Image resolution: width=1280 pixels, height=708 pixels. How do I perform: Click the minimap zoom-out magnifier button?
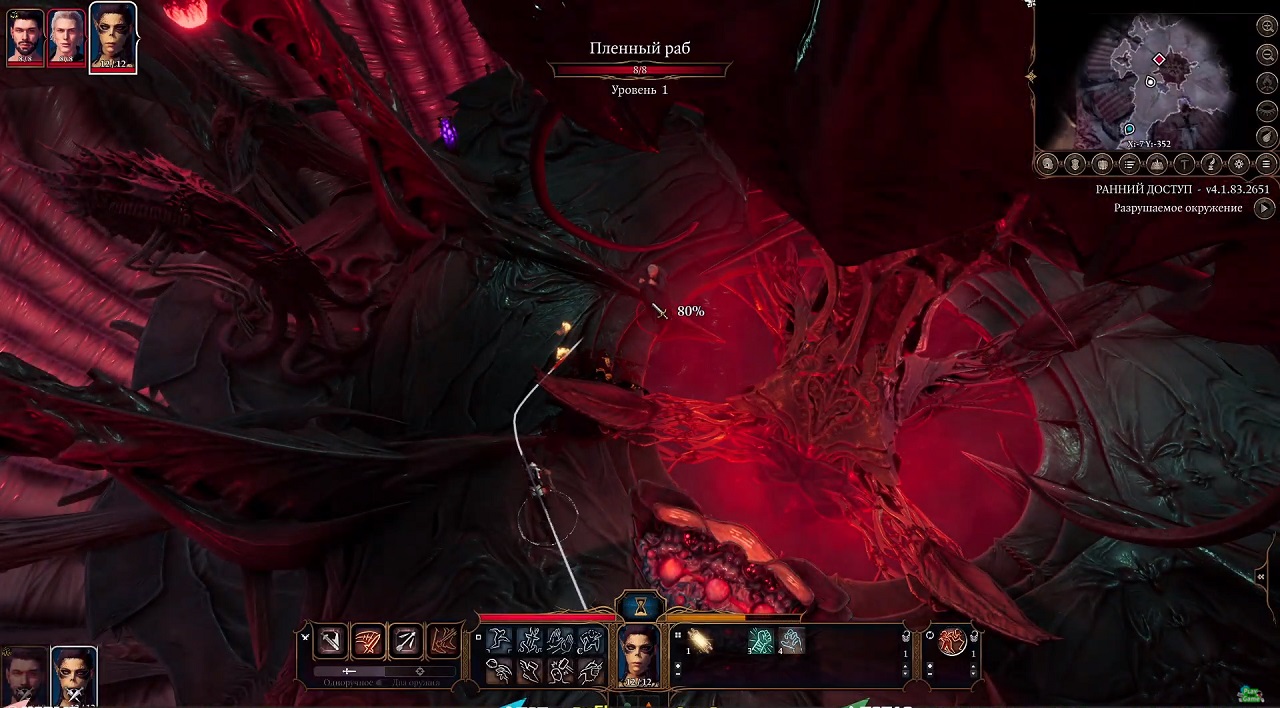click(1267, 54)
